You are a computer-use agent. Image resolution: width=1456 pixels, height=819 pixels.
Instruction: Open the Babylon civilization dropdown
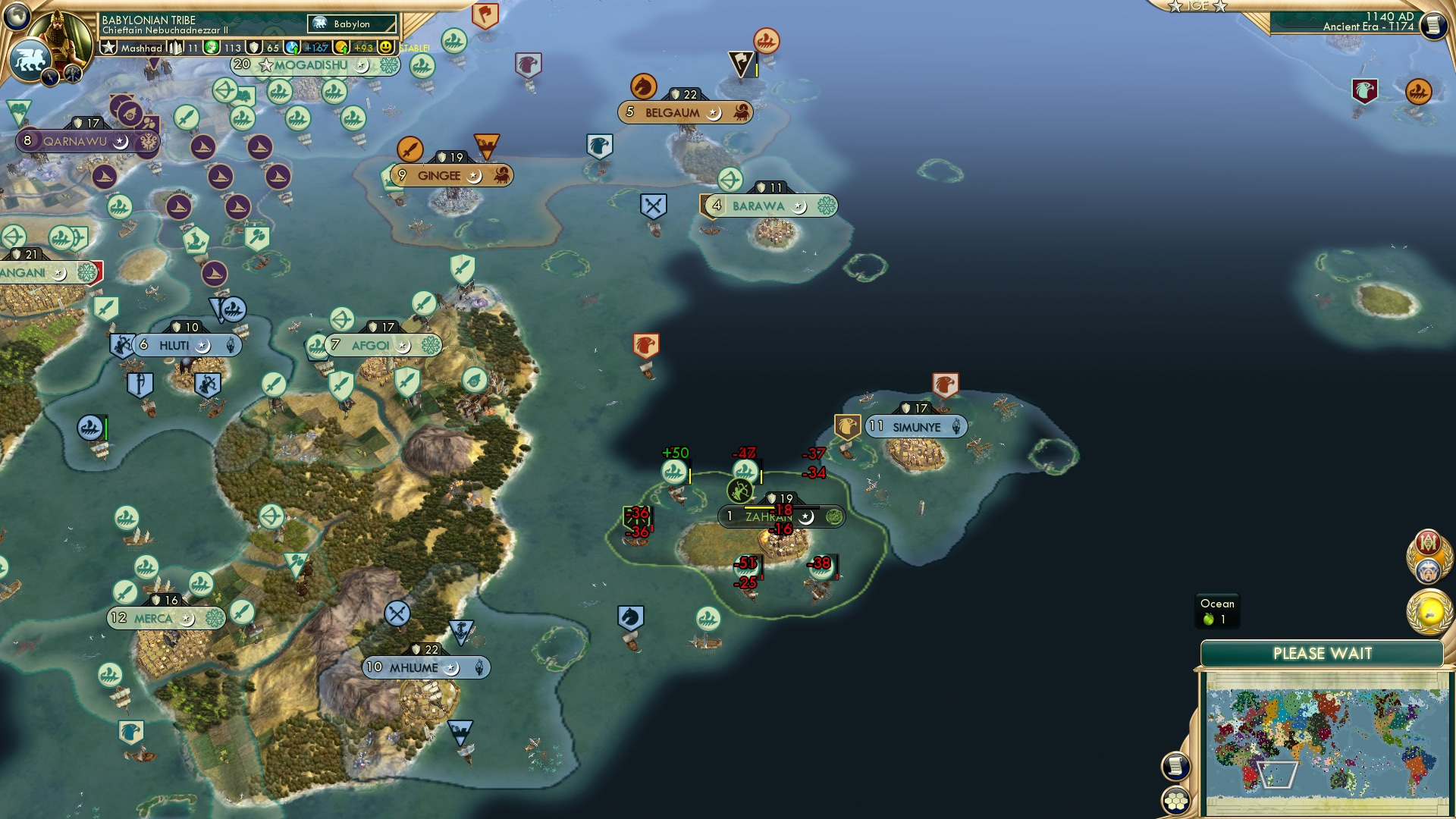click(x=353, y=24)
